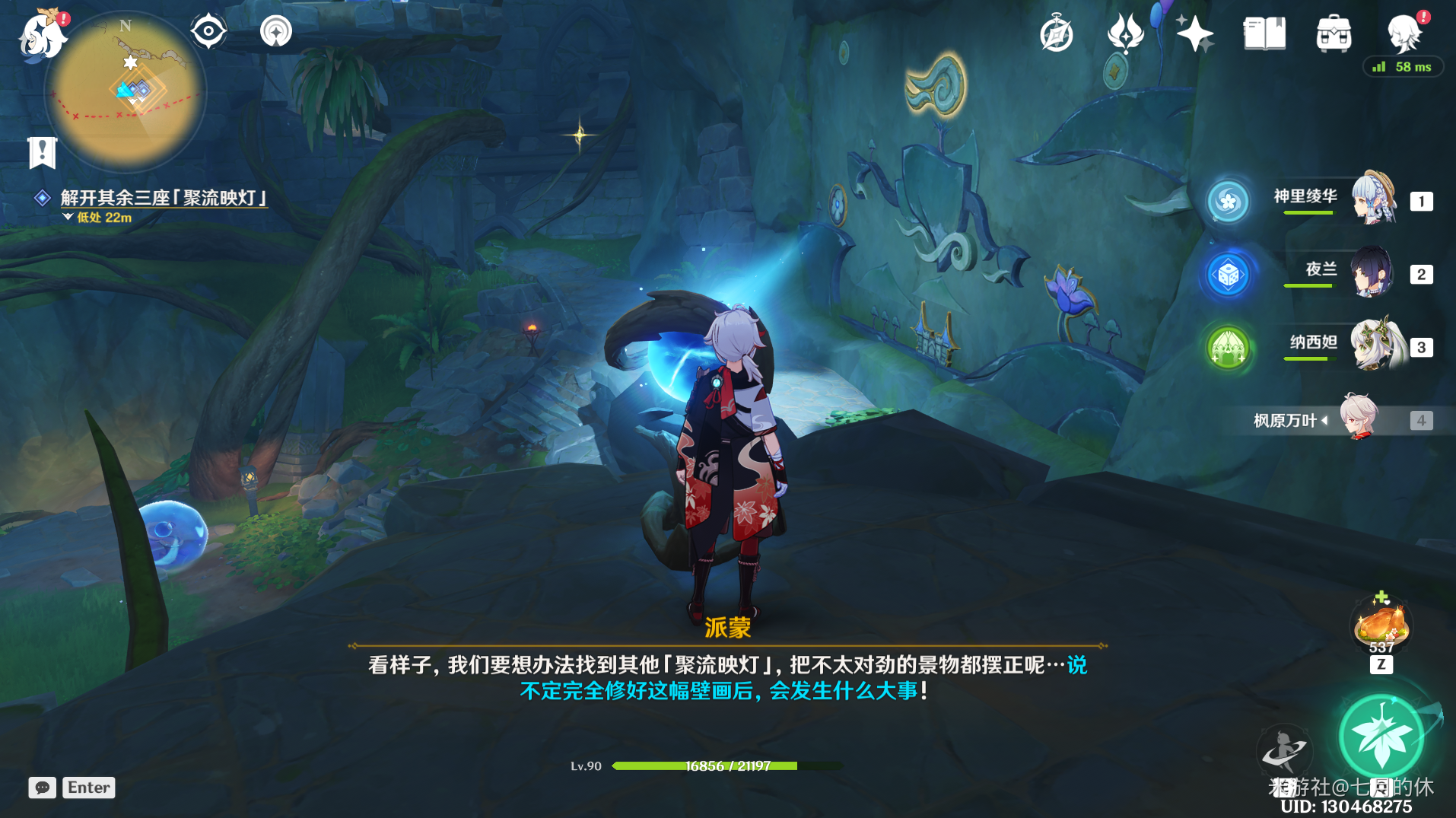Open the Adventurer Handbook book icon
Screen dimensions: 1456x818
pos(1264,34)
